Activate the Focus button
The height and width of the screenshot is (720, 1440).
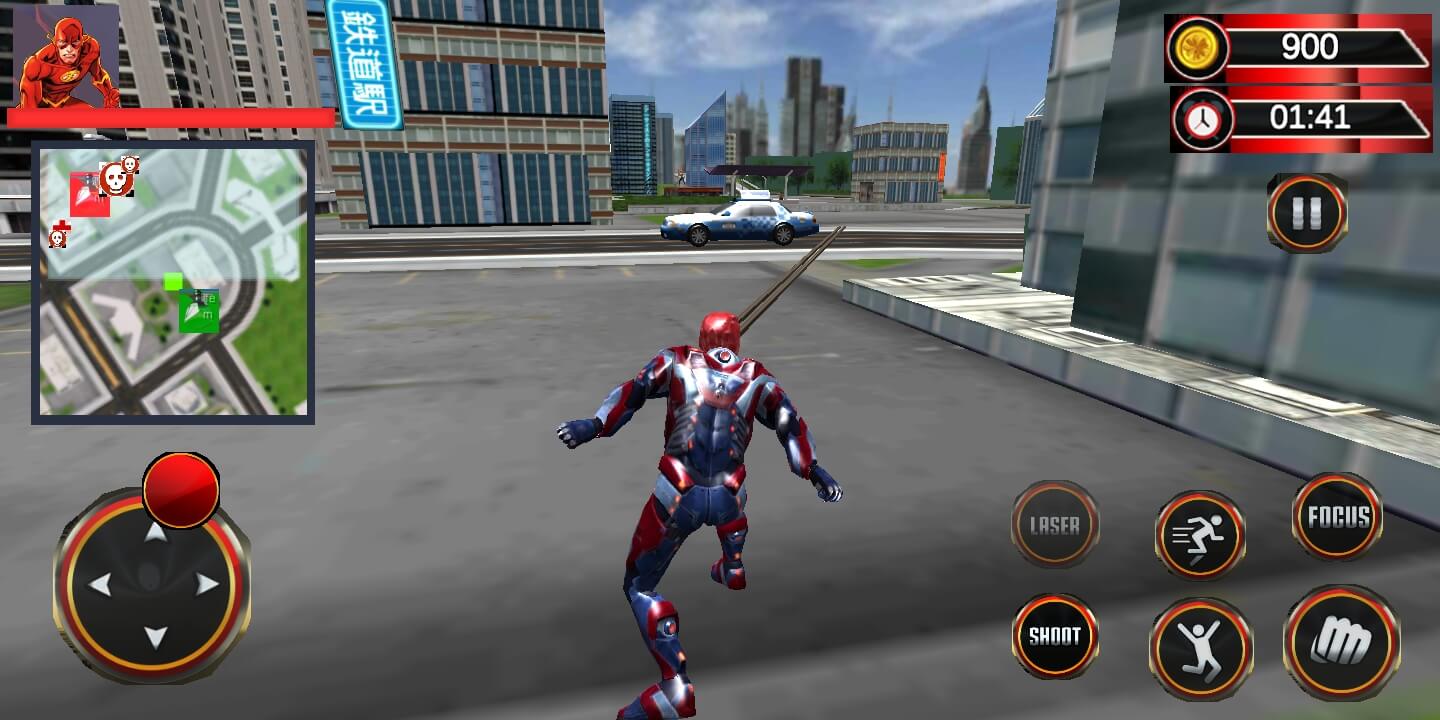1338,516
